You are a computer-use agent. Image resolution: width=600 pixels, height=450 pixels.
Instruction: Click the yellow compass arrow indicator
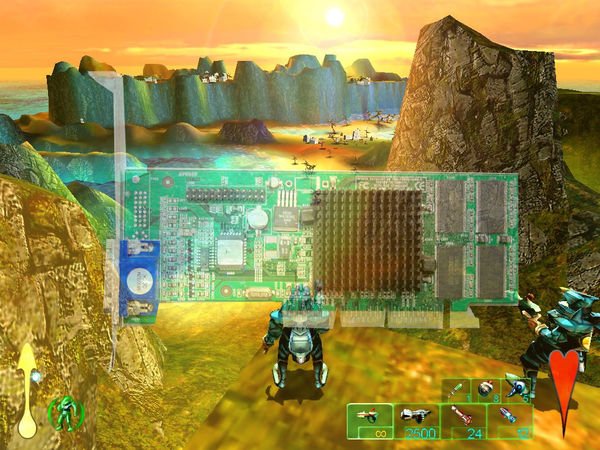pyautogui.click(x=27, y=390)
